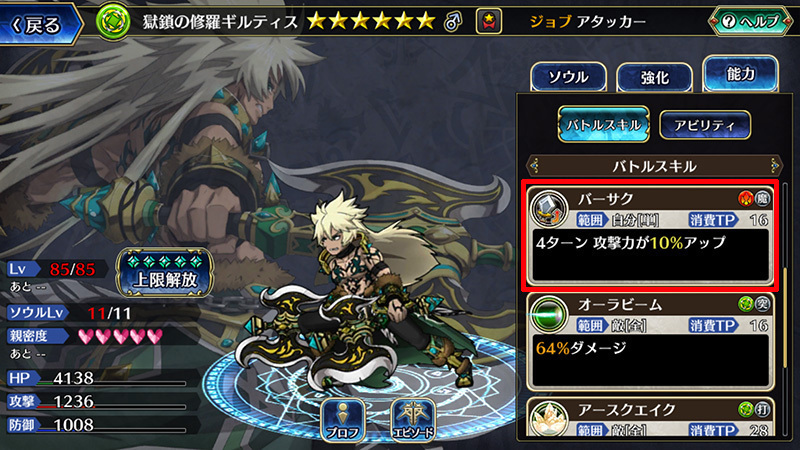
Task: Select the バーサク skill entry
Action: pos(651,234)
